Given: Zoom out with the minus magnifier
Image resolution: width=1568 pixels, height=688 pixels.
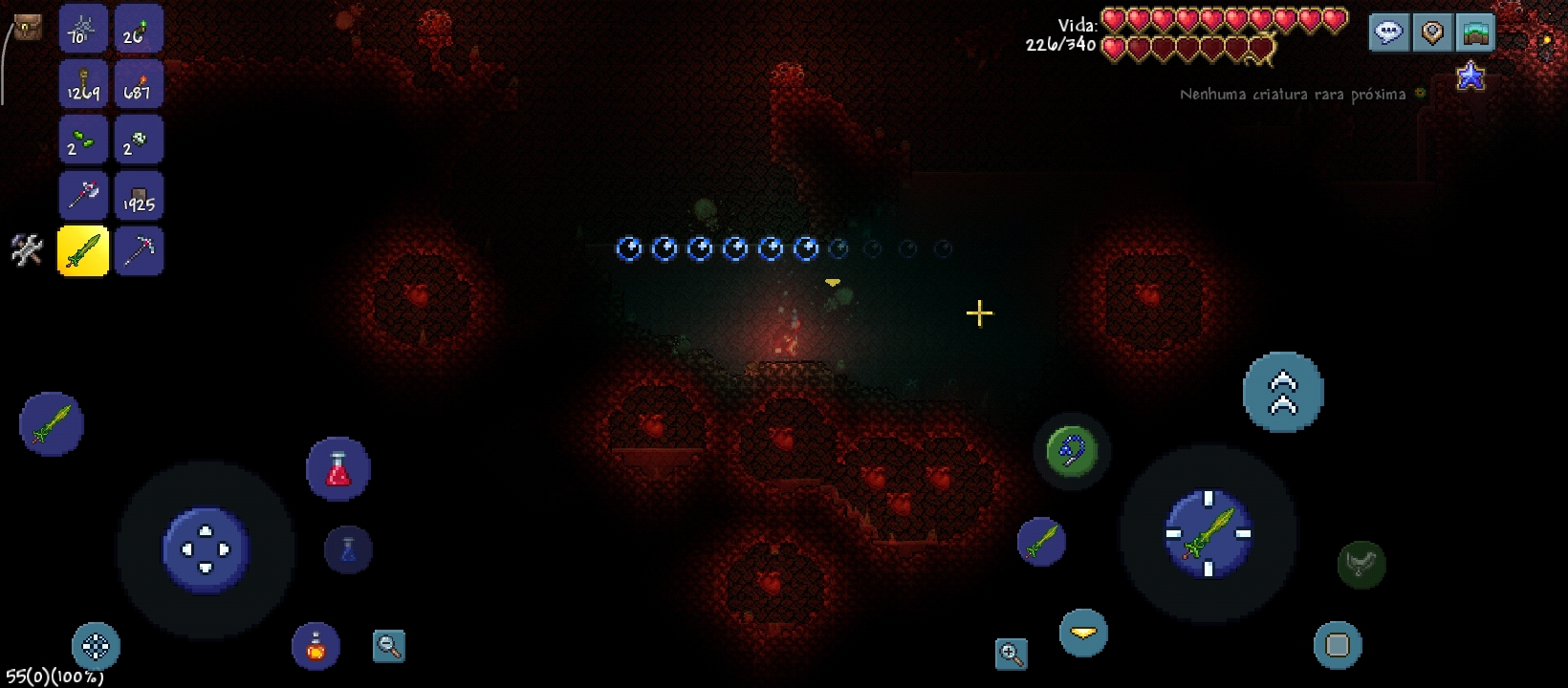Looking at the screenshot, I should [x=389, y=647].
